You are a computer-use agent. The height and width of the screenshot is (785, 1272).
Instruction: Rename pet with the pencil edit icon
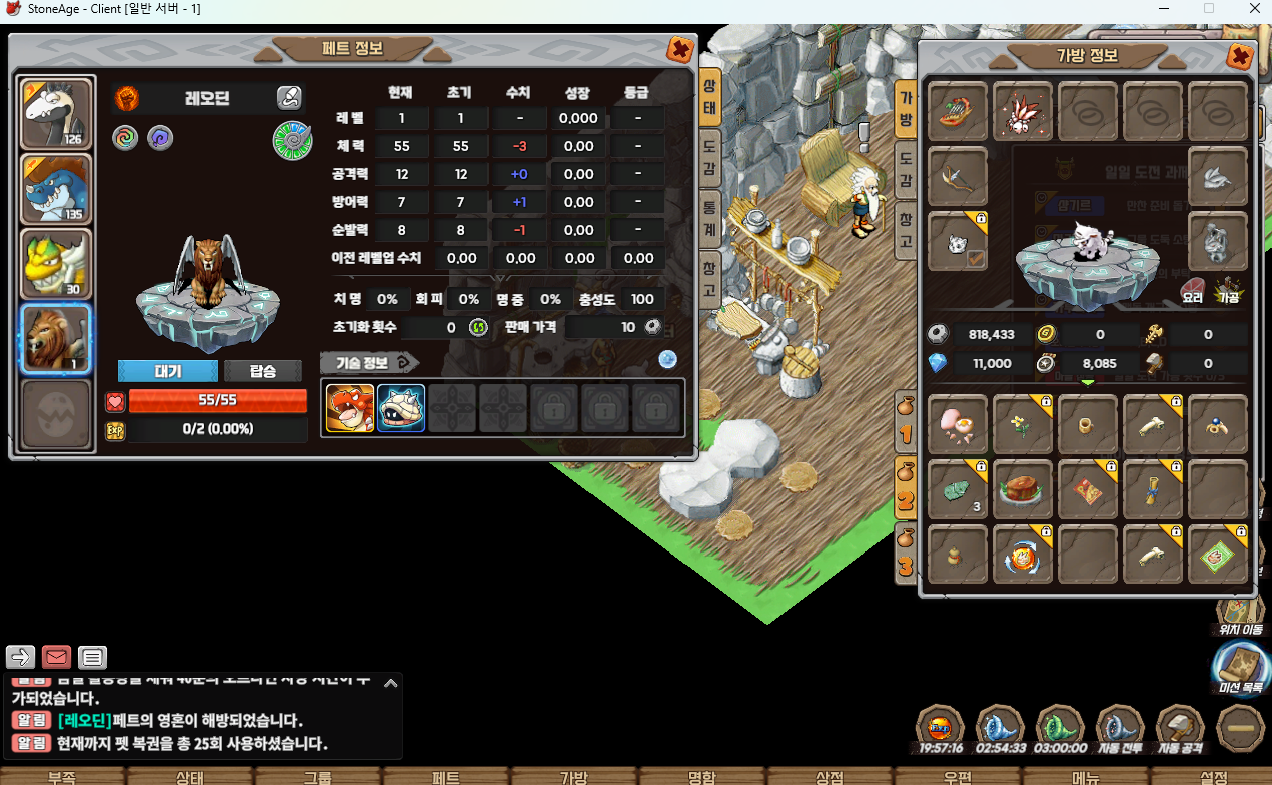coord(288,98)
